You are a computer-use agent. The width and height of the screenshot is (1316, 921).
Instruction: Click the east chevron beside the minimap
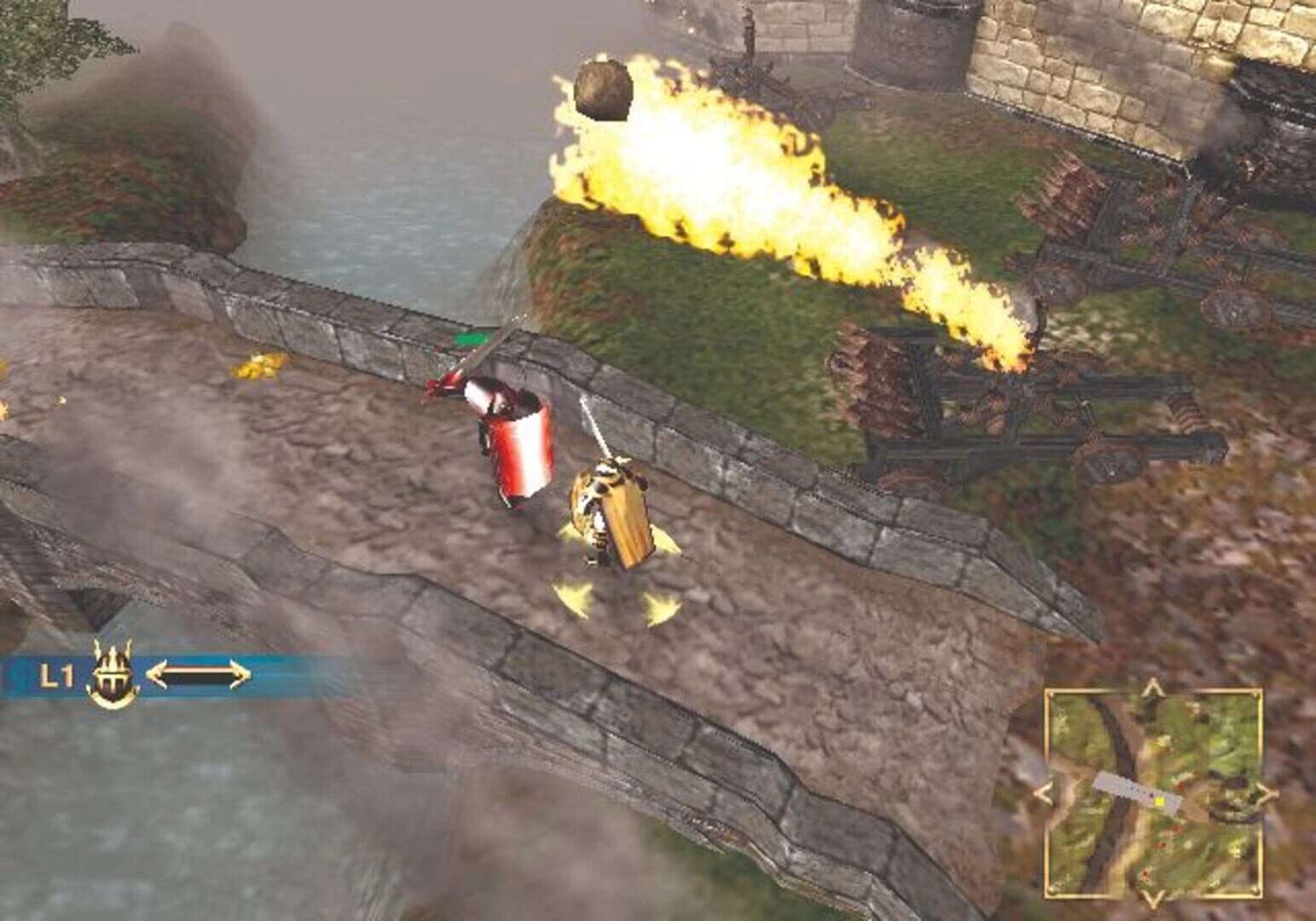[x=1266, y=794]
